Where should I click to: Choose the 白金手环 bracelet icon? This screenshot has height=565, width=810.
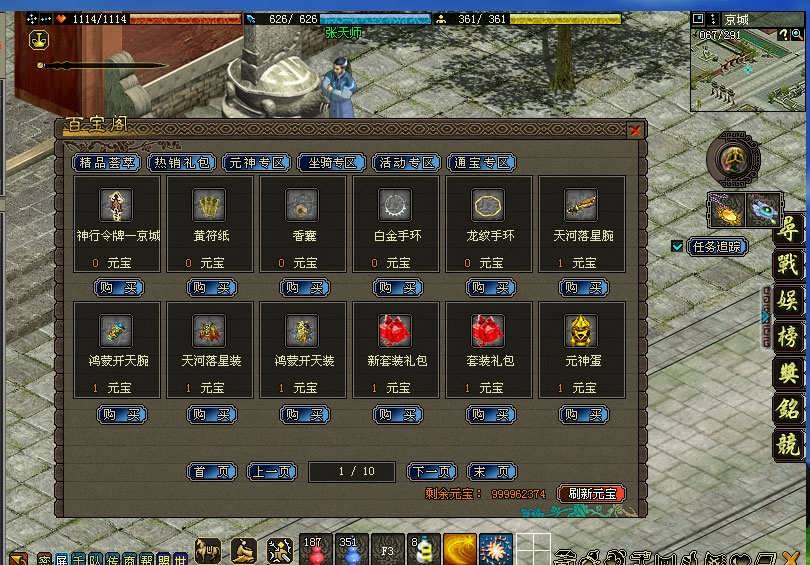[x=395, y=205]
